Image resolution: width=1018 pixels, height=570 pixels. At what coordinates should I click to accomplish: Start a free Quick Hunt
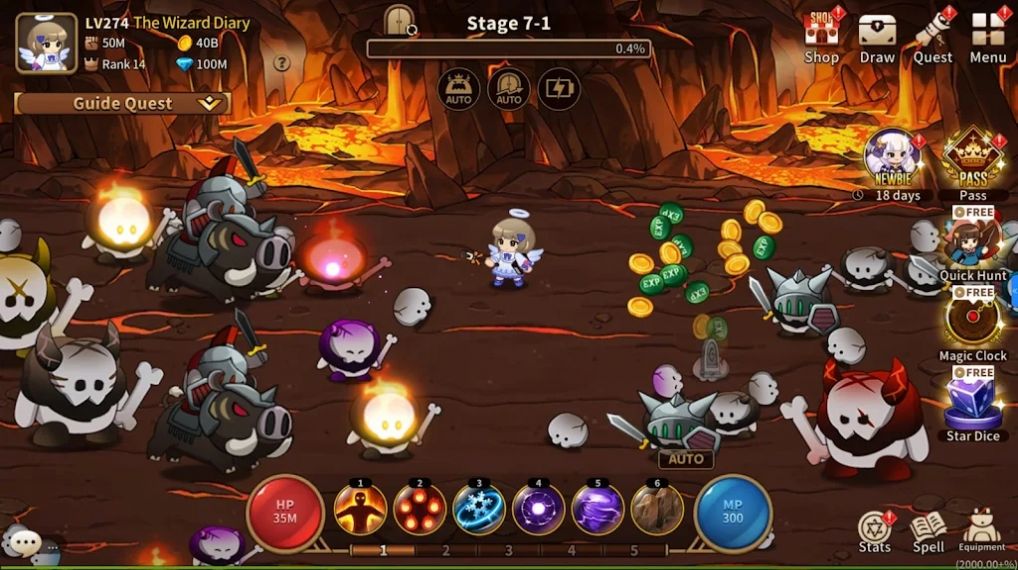(973, 244)
